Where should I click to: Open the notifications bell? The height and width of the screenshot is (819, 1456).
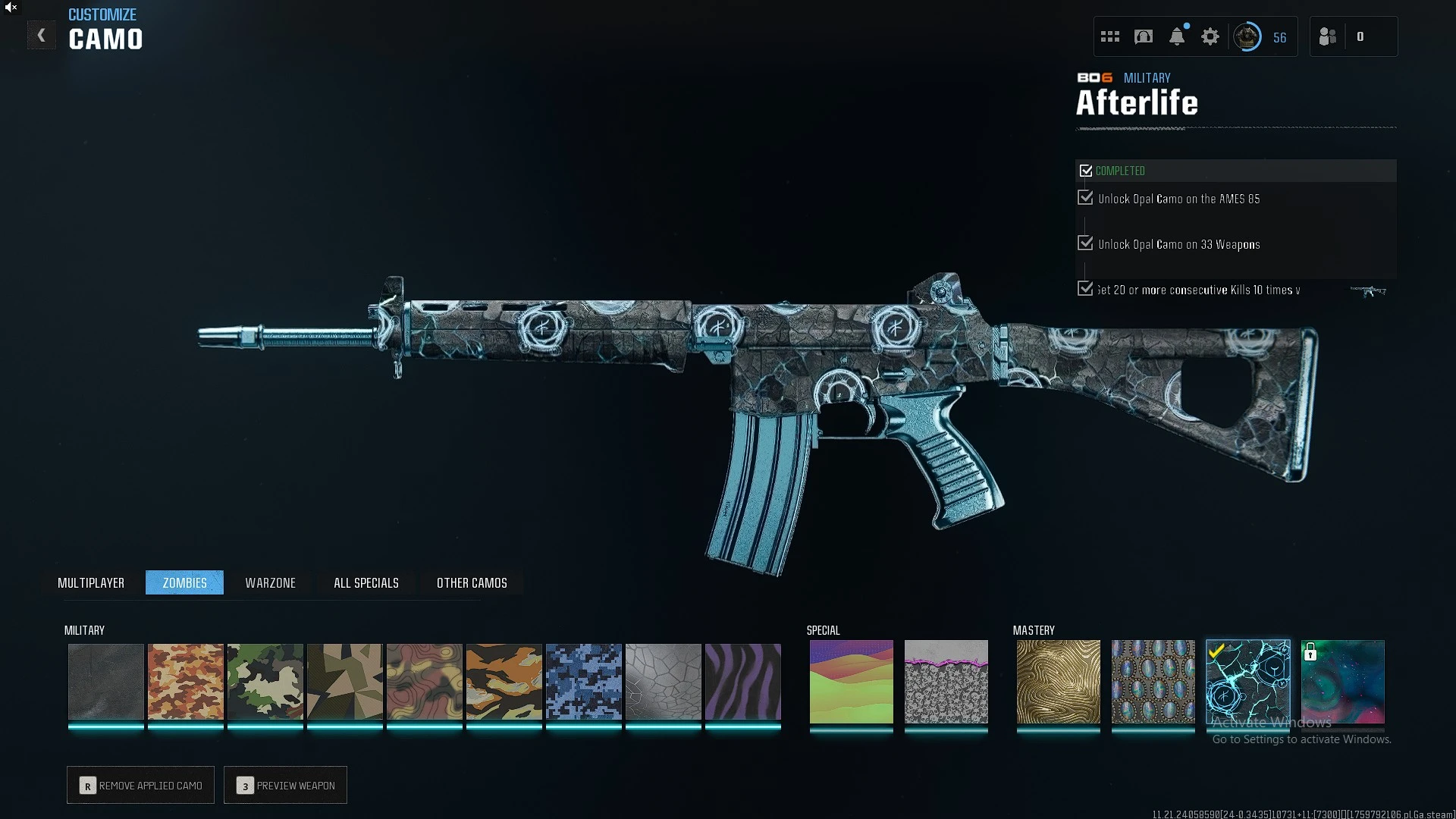[1177, 36]
